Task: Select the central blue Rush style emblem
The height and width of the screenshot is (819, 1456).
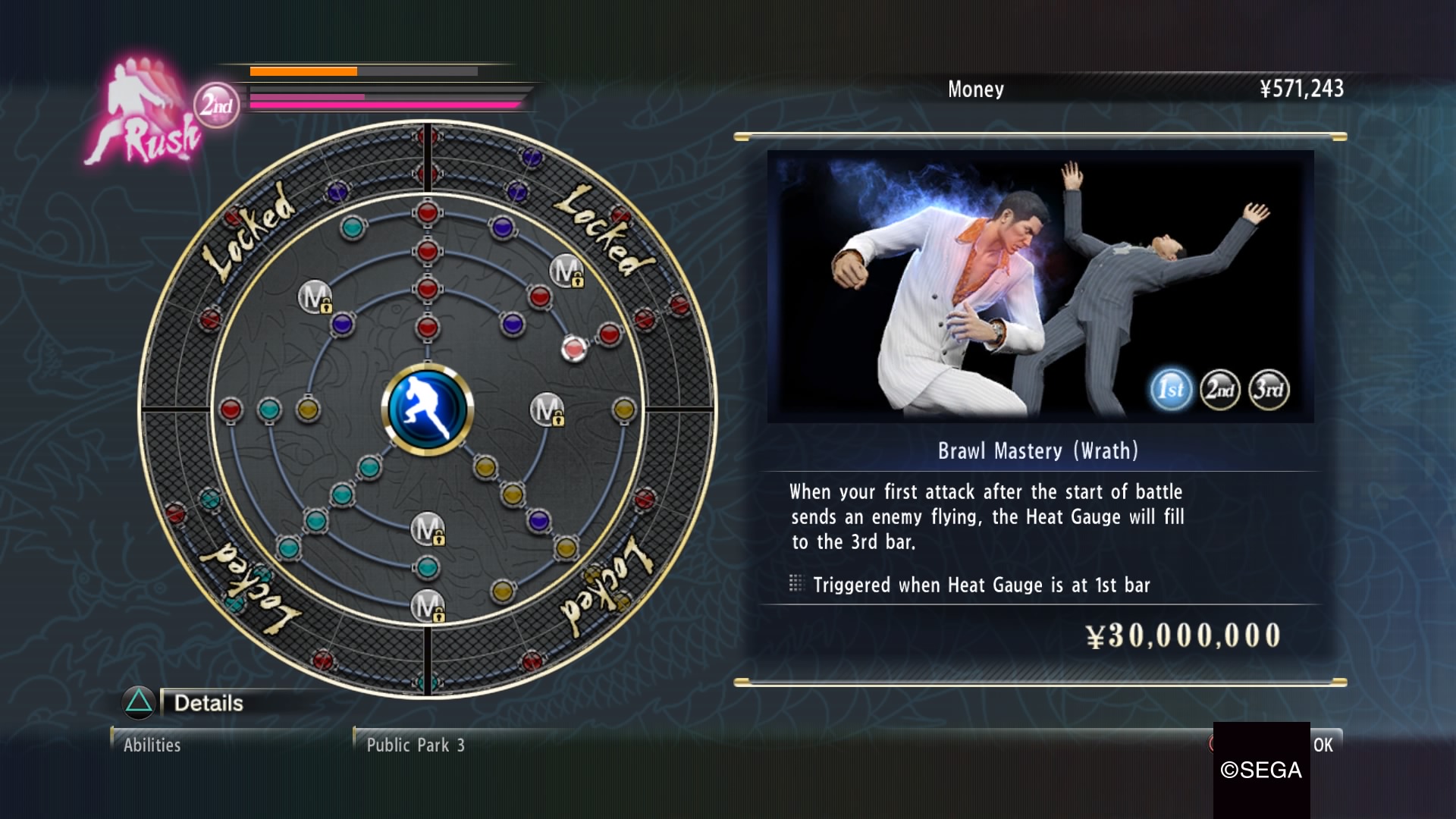Action: (428, 409)
